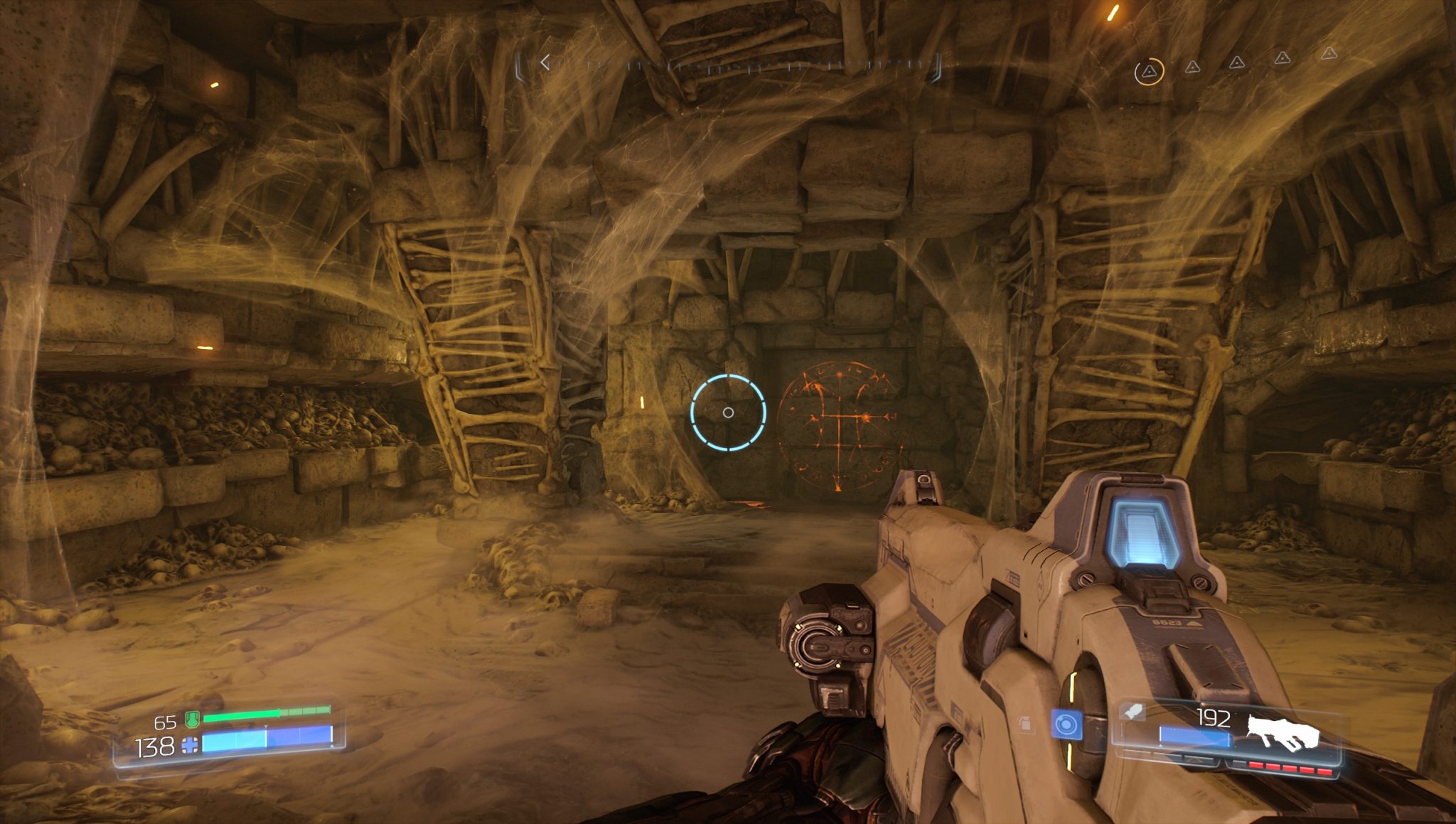Select the rightmost threat indicator triangle
Screen dimensions: 1456x824
pyautogui.click(x=1329, y=54)
